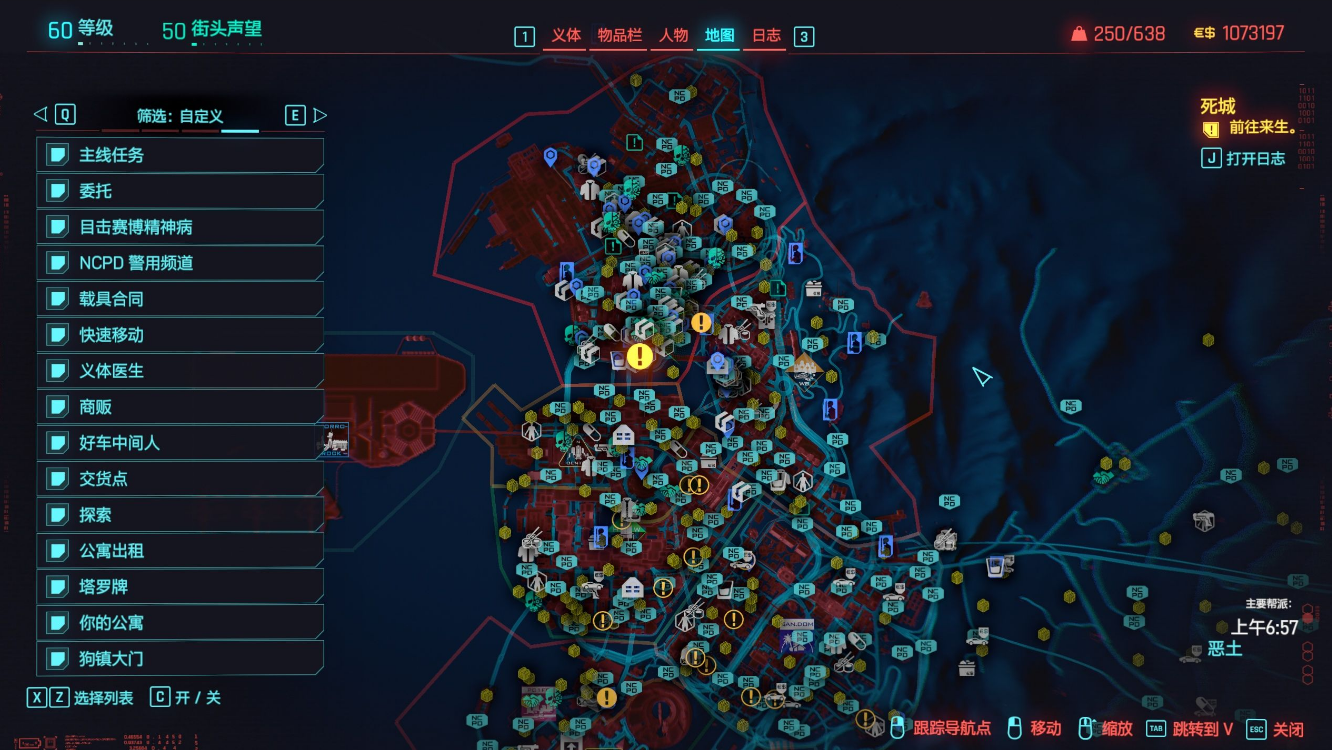Toggle the 商贩 filter entry
The height and width of the screenshot is (750, 1332).
pyautogui.click(x=181, y=407)
